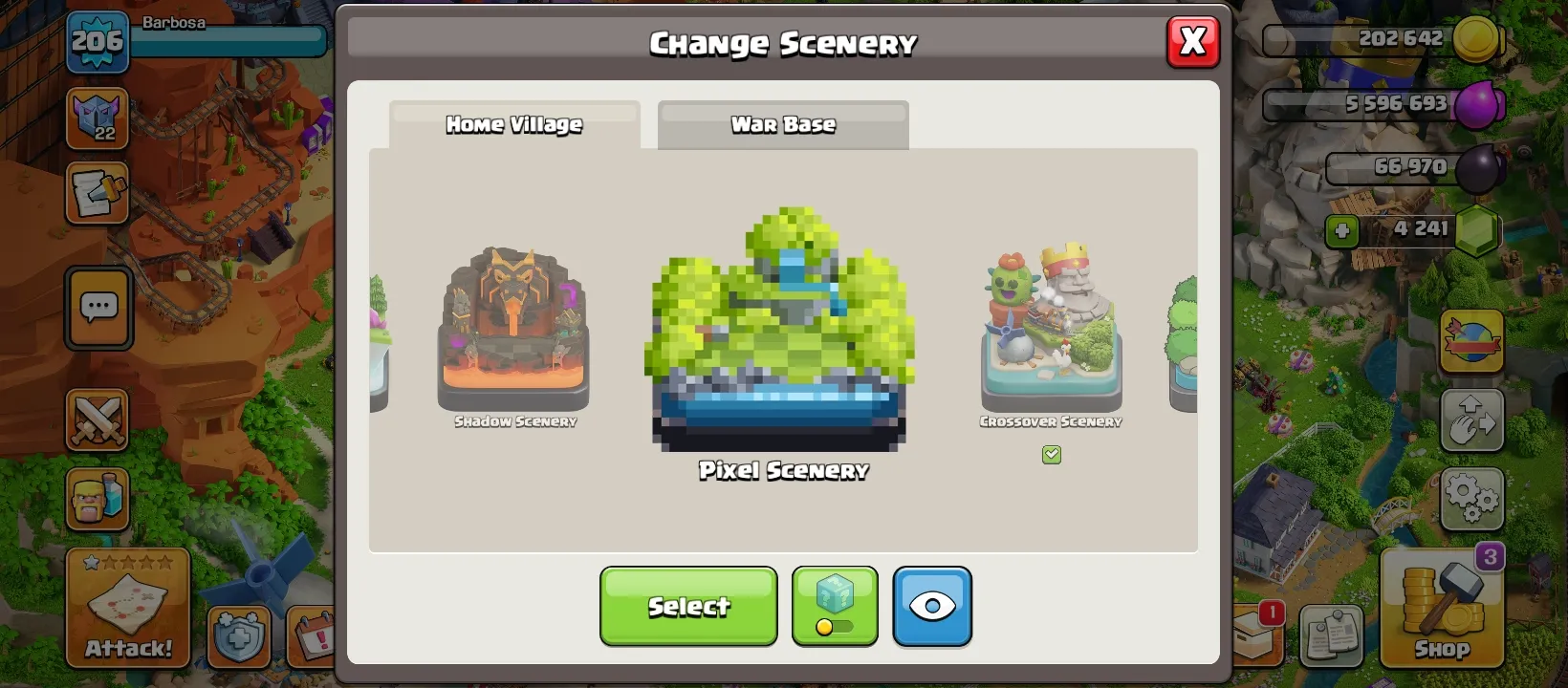1568x688 pixels.
Task: Switch to the War Base tab
Action: click(x=782, y=124)
